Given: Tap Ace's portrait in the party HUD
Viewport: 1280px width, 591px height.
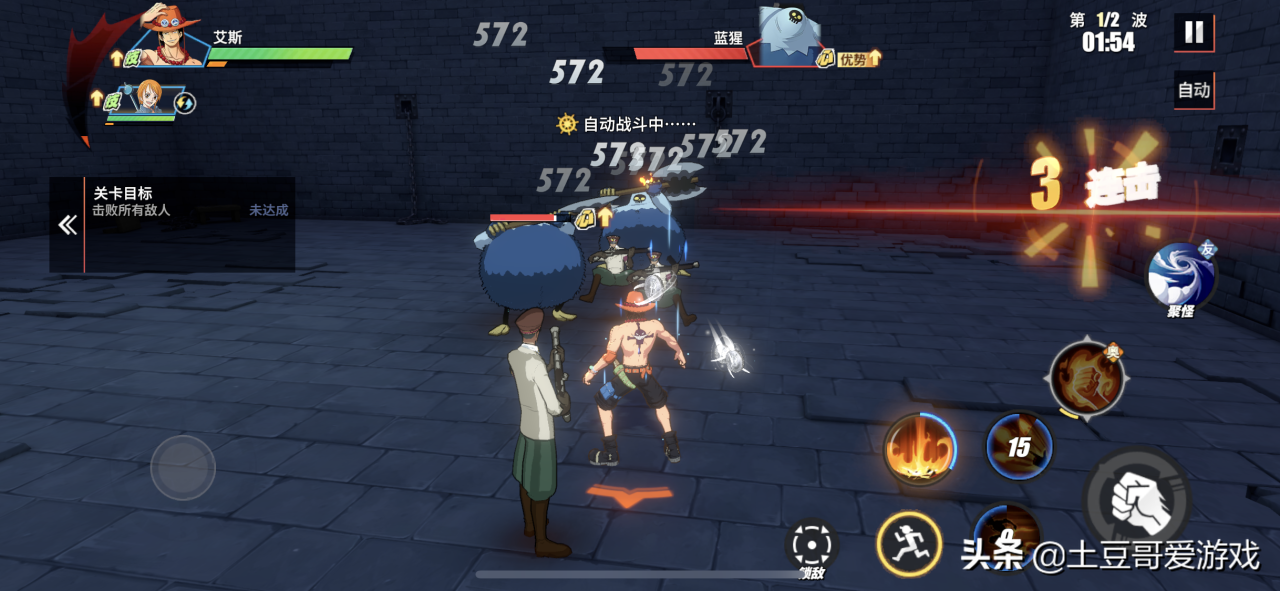Looking at the screenshot, I should [x=169, y=38].
